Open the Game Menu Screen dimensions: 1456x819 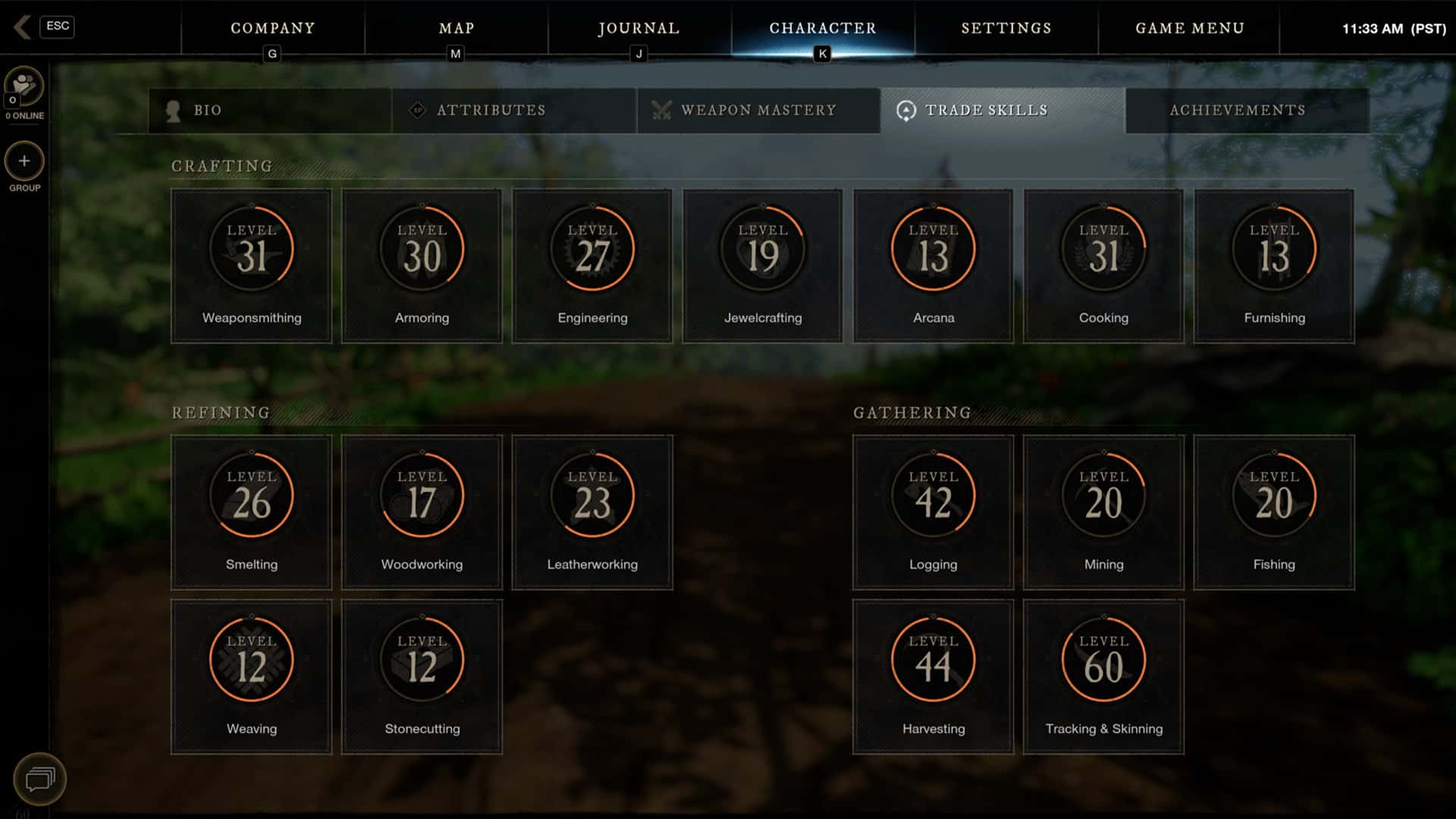point(1189,28)
